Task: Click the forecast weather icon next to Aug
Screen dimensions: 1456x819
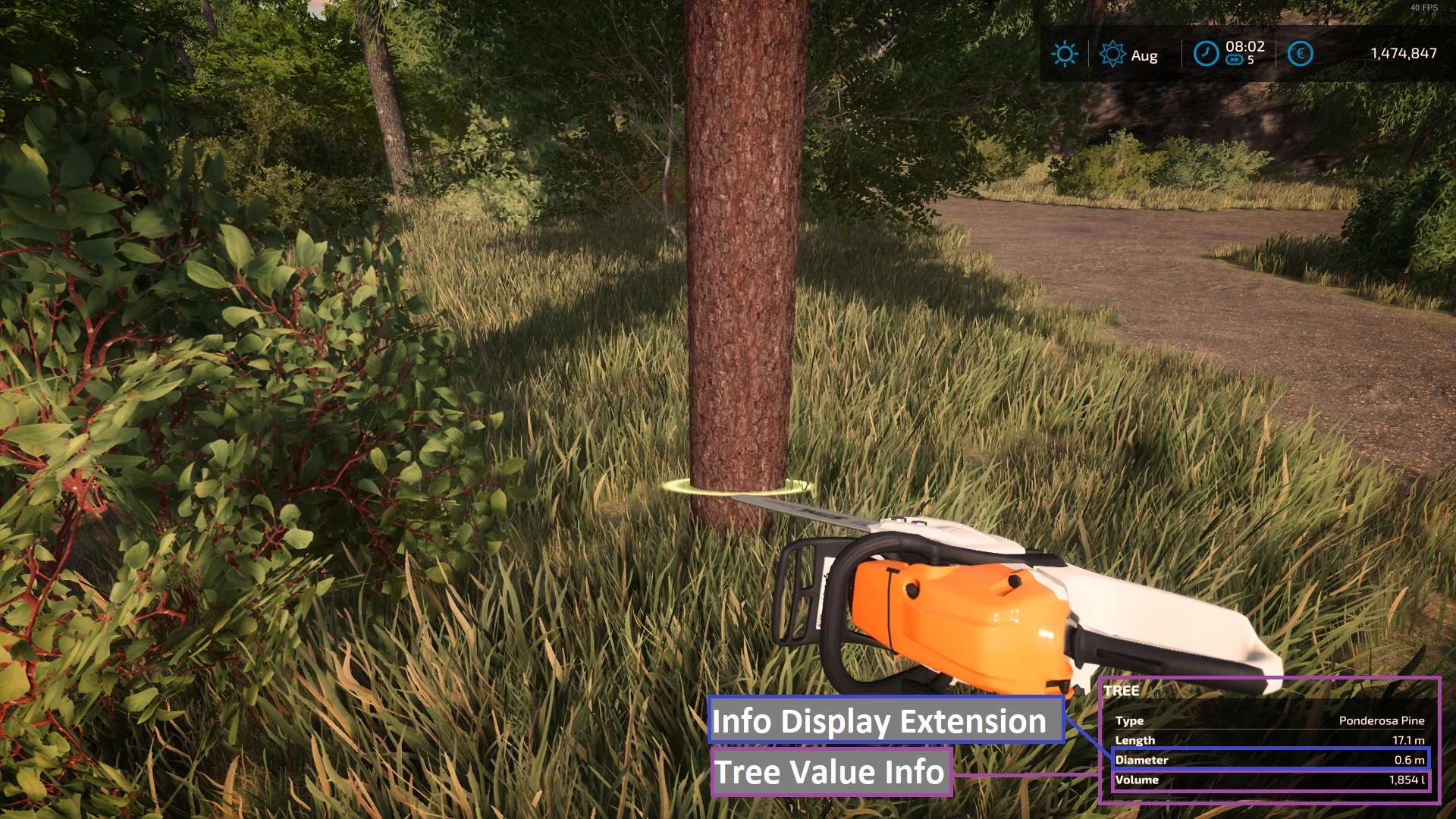Action: 1112,54
